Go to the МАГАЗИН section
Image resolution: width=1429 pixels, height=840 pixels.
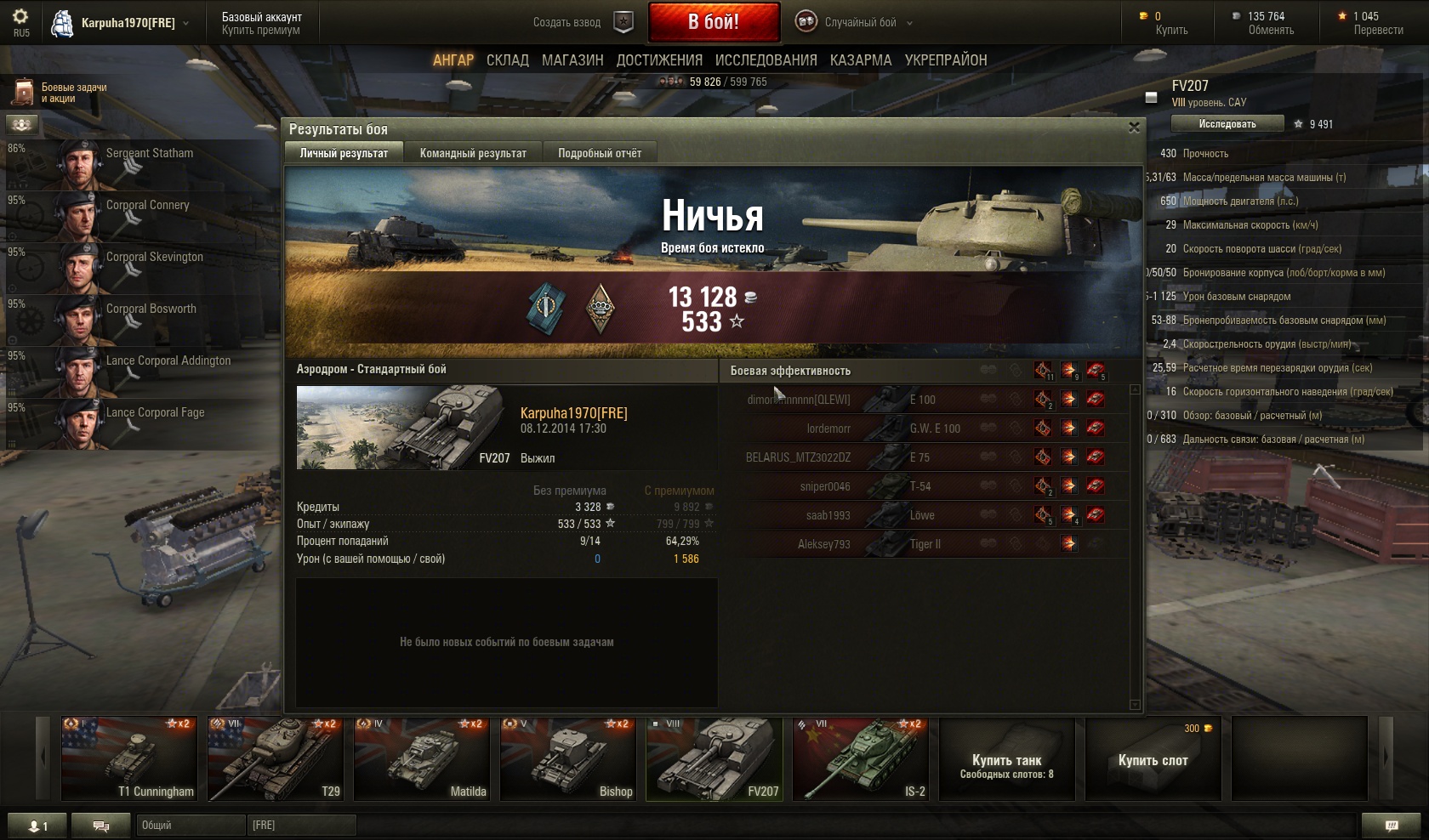click(572, 60)
